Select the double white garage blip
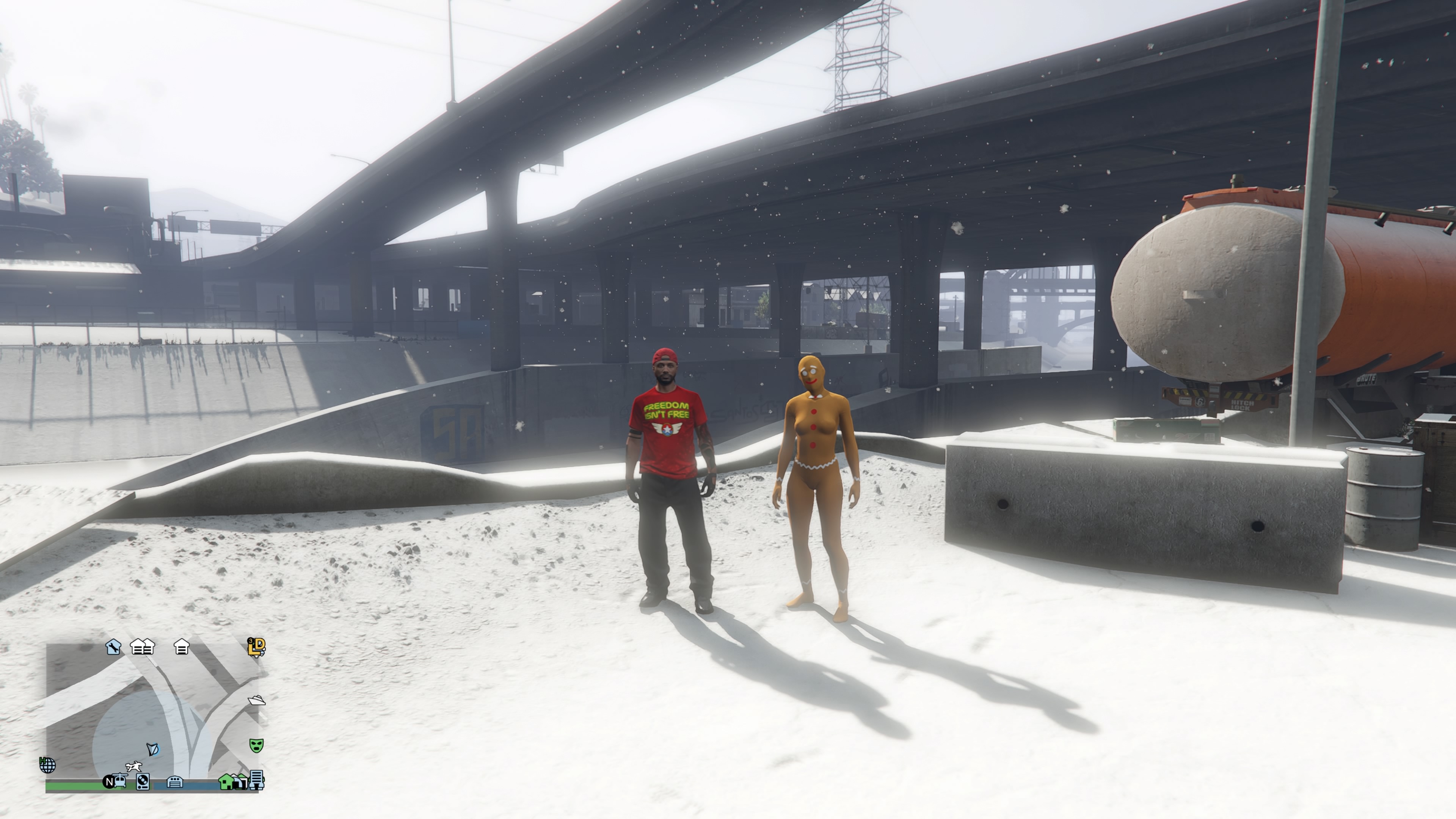Image resolution: width=1456 pixels, height=819 pixels. pos(143,646)
